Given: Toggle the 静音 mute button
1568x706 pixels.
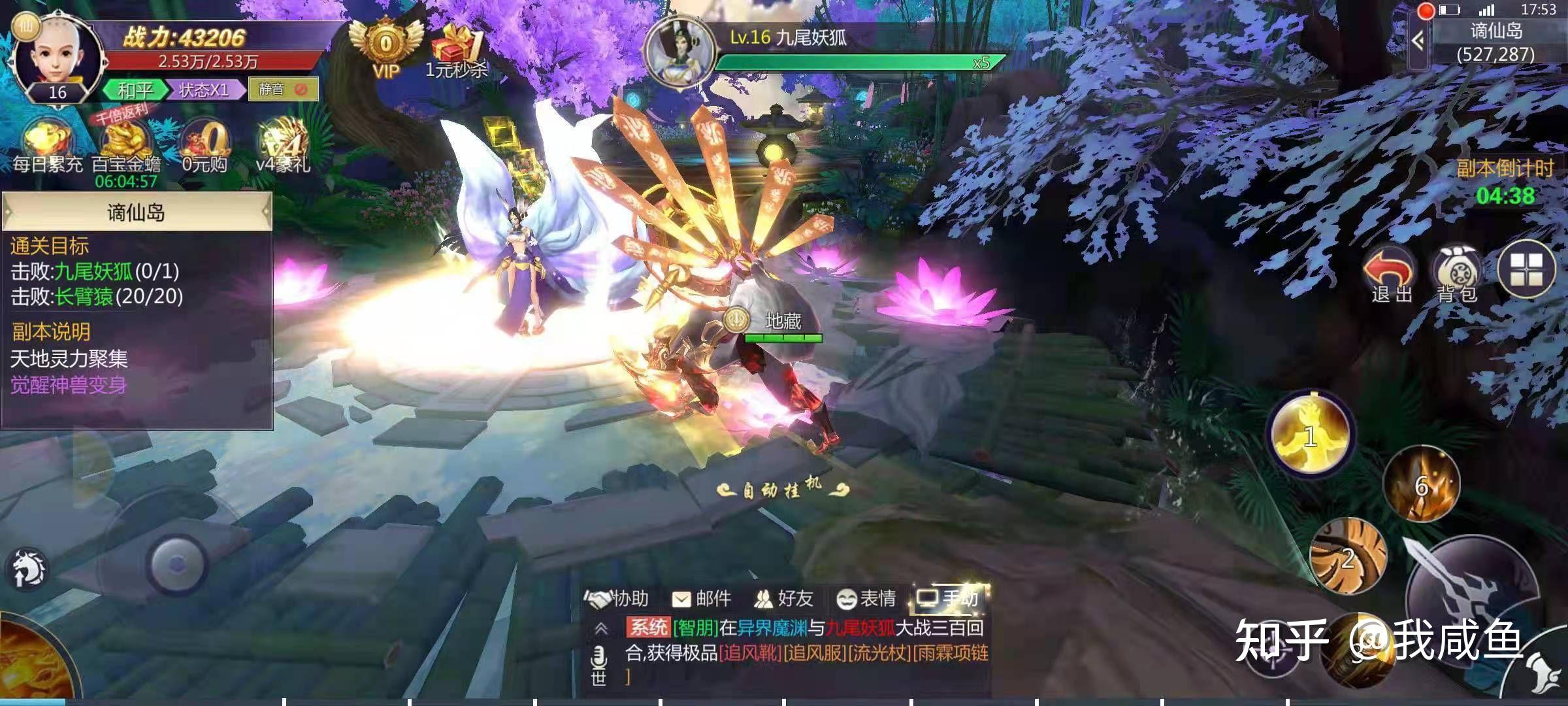Looking at the screenshot, I should (x=283, y=90).
